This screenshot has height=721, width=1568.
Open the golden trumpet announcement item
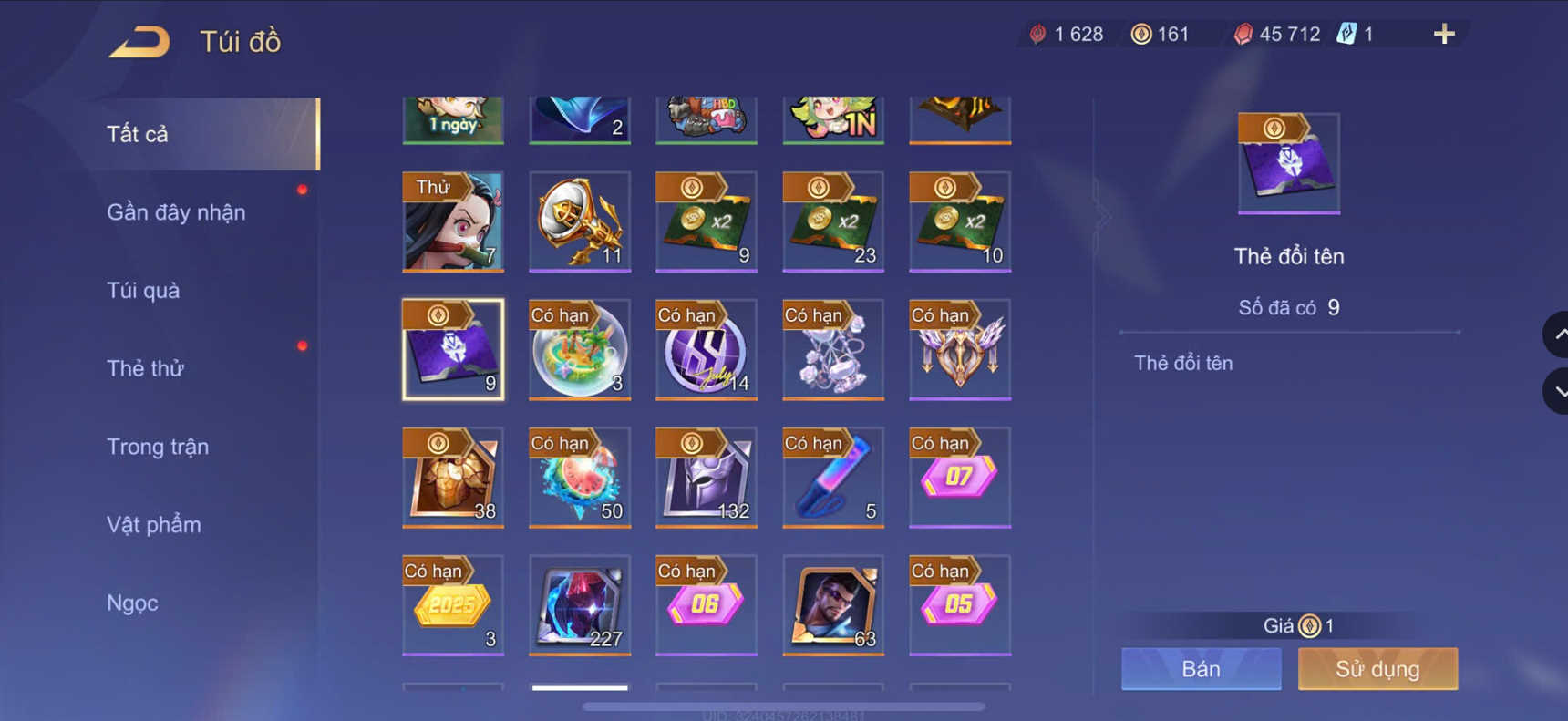(580, 221)
